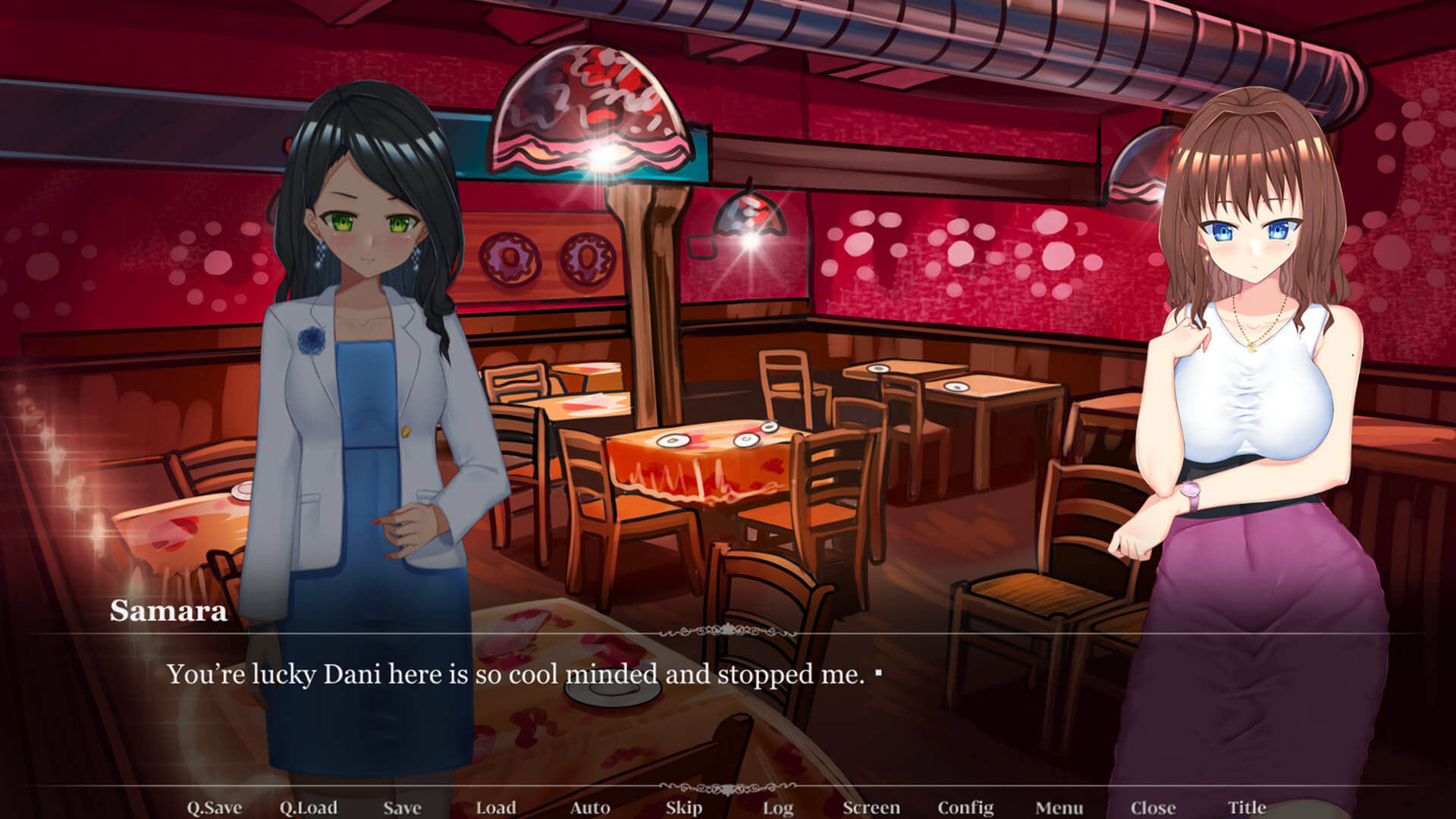Viewport: 1456px width, 819px height.
Task: Toggle the Screen mode option
Action: tap(871, 808)
